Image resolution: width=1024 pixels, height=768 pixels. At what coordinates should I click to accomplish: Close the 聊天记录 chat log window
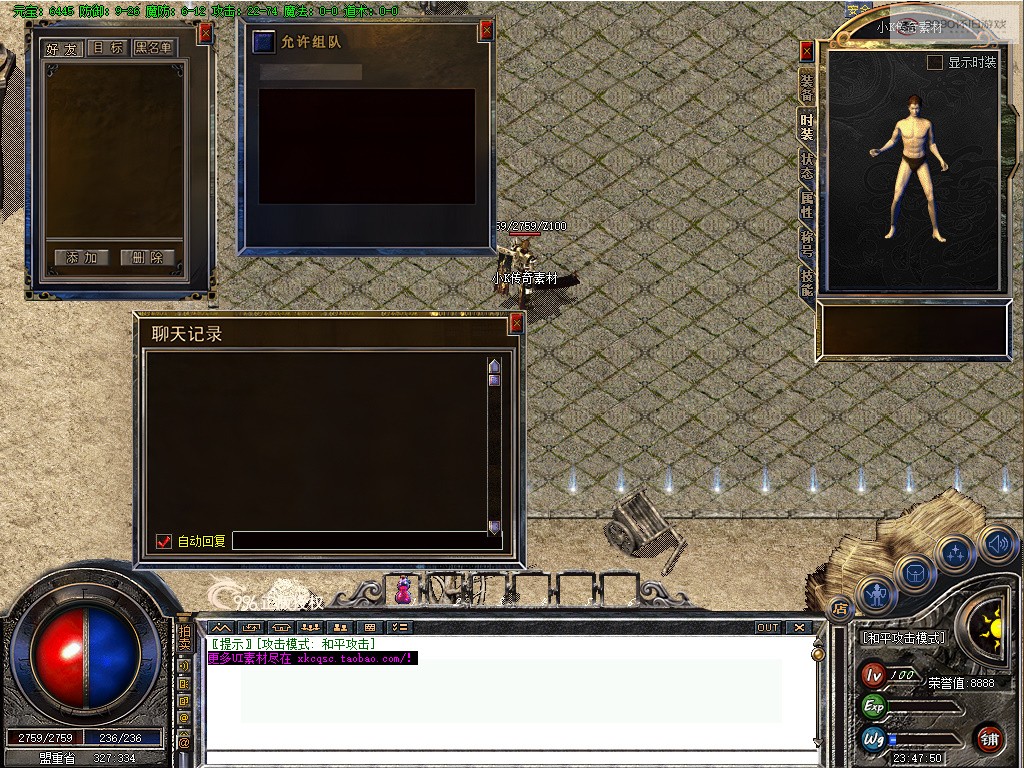tap(516, 323)
